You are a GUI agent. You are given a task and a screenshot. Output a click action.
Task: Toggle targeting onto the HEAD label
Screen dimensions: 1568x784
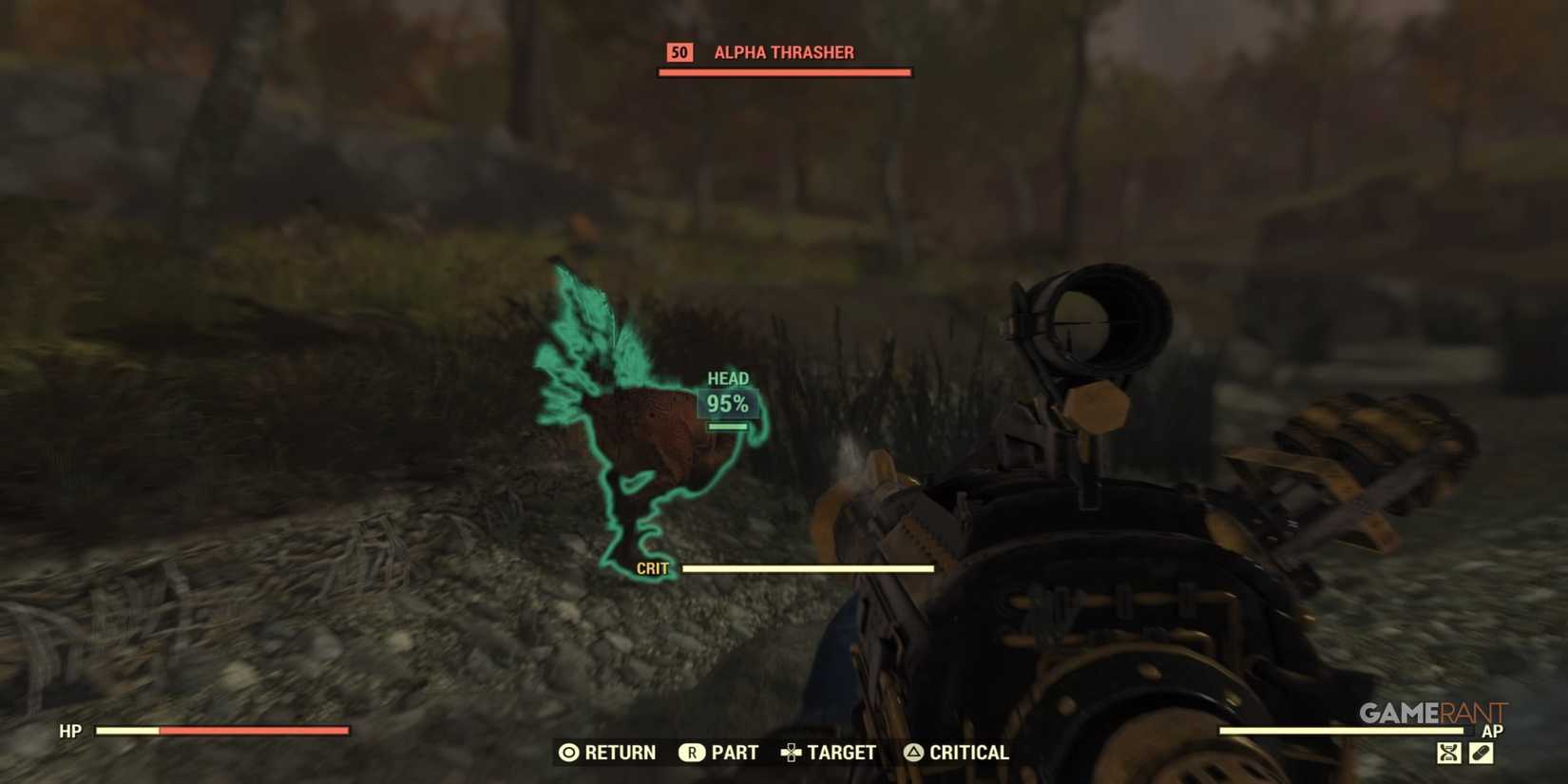727,377
